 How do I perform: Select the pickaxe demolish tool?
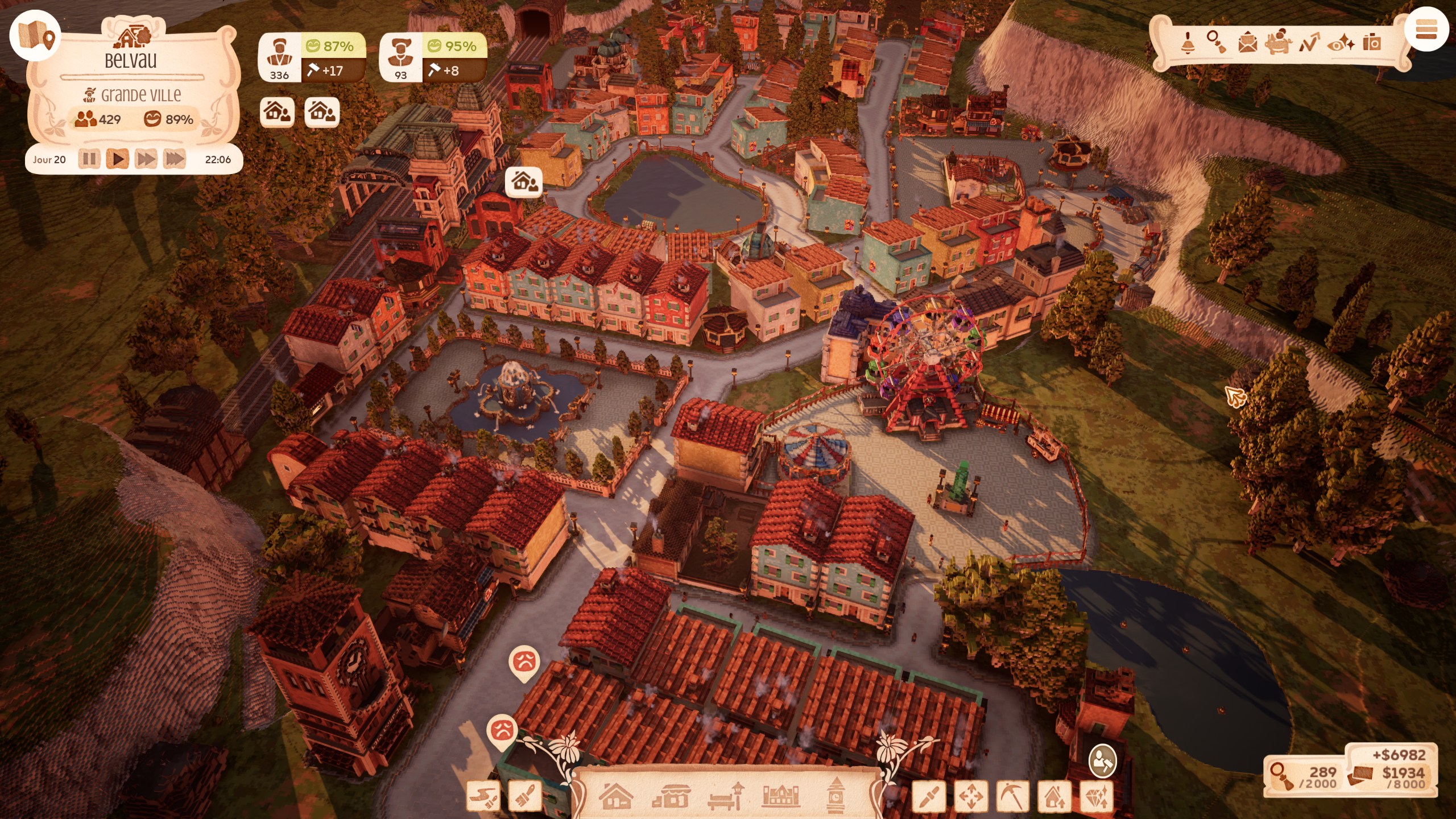coord(1012,796)
